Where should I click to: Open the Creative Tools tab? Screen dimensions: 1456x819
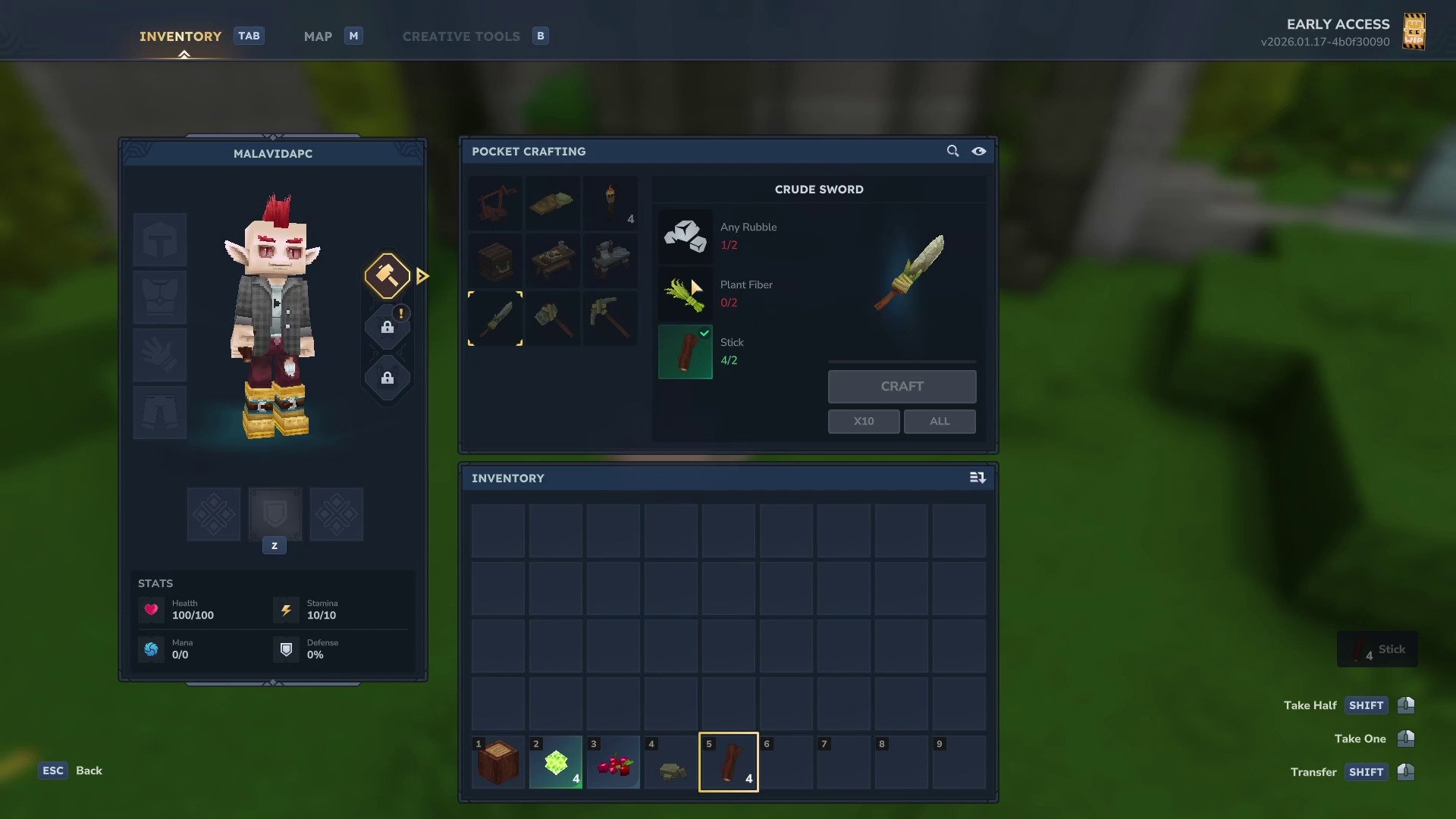(461, 36)
